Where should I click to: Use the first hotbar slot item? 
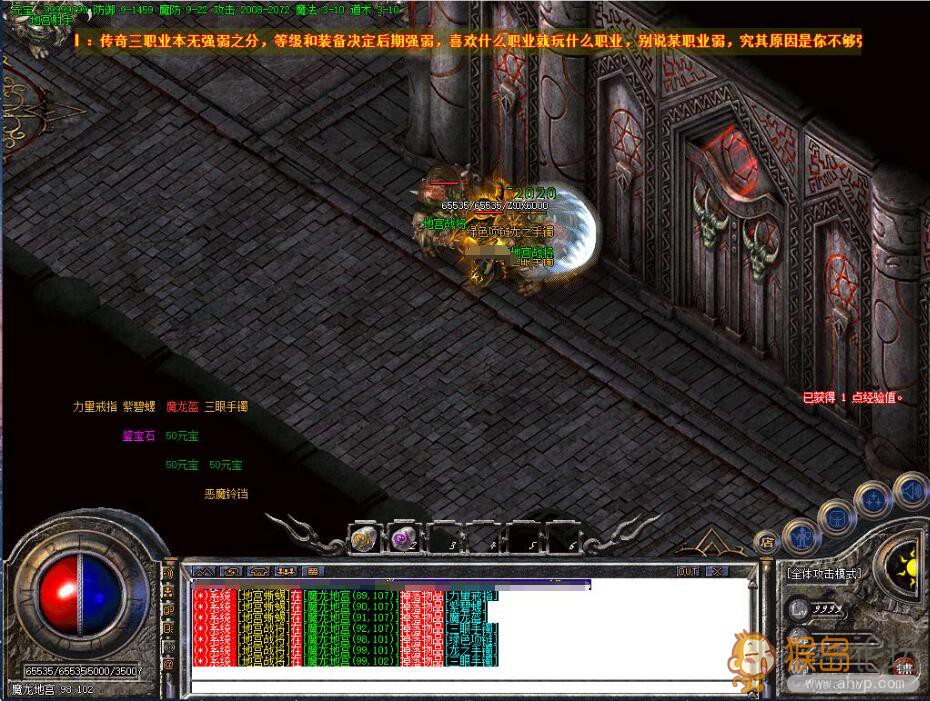coord(362,539)
